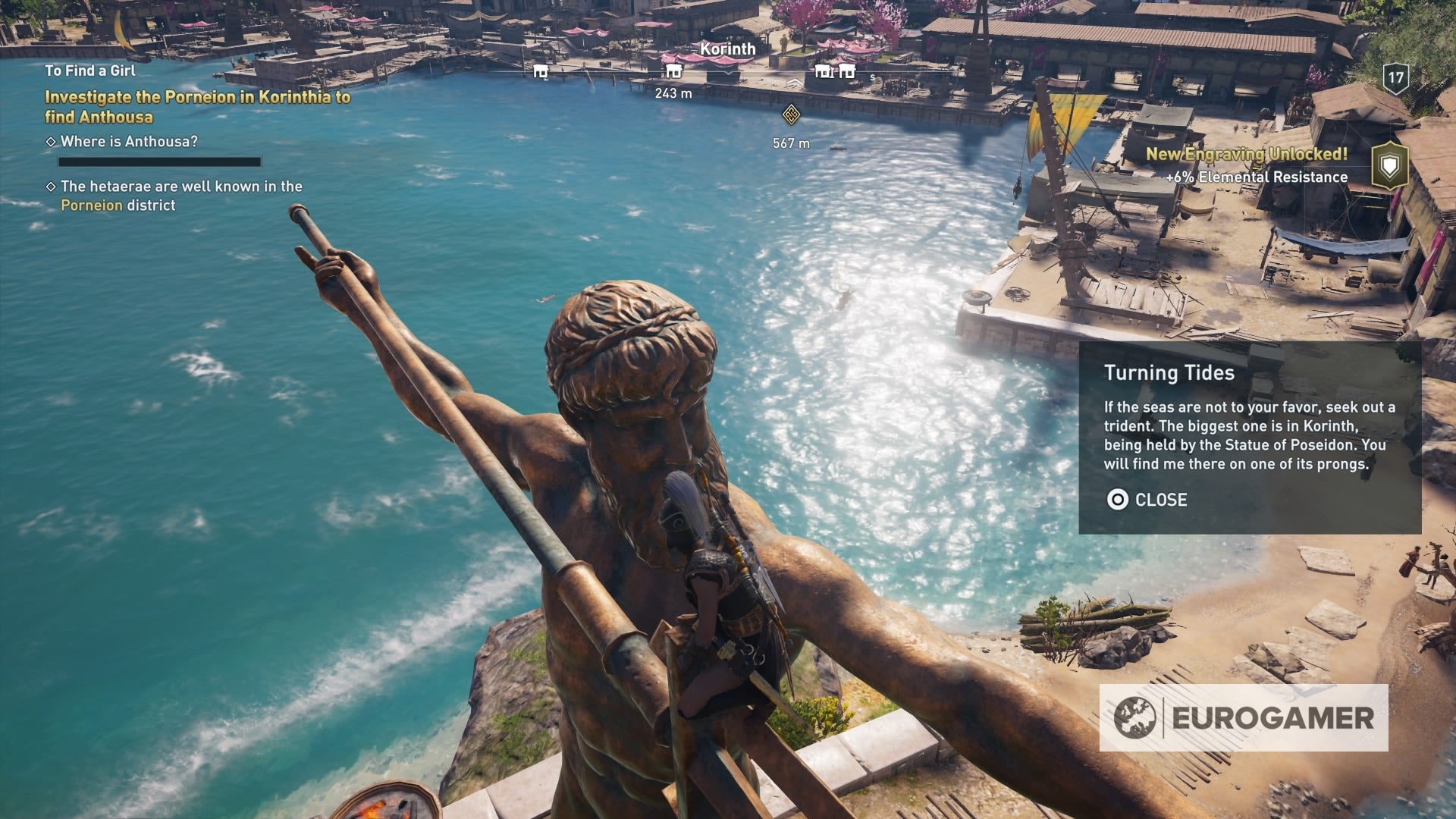Click the circular button icon beside CLOSE

(x=1116, y=500)
